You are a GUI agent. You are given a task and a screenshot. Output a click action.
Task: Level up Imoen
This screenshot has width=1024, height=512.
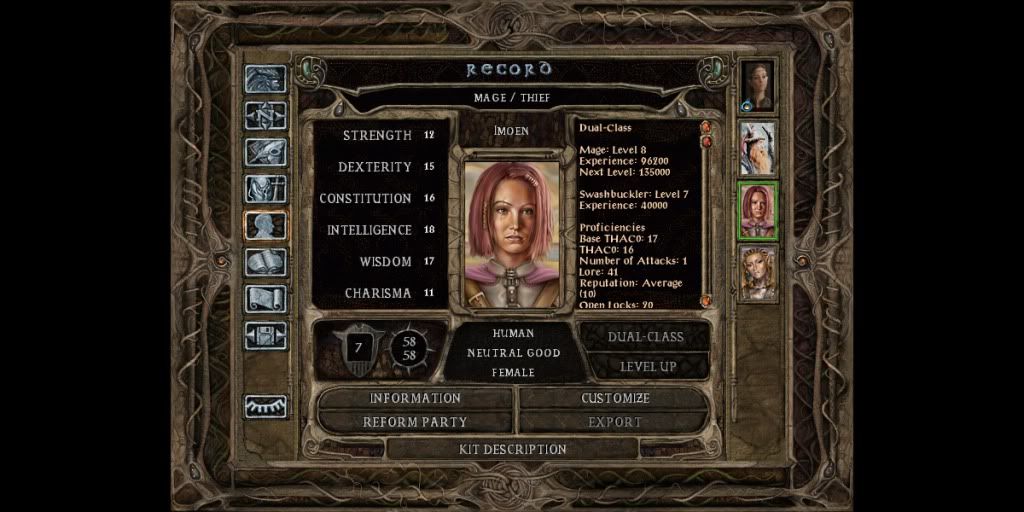(x=647, y=366)
